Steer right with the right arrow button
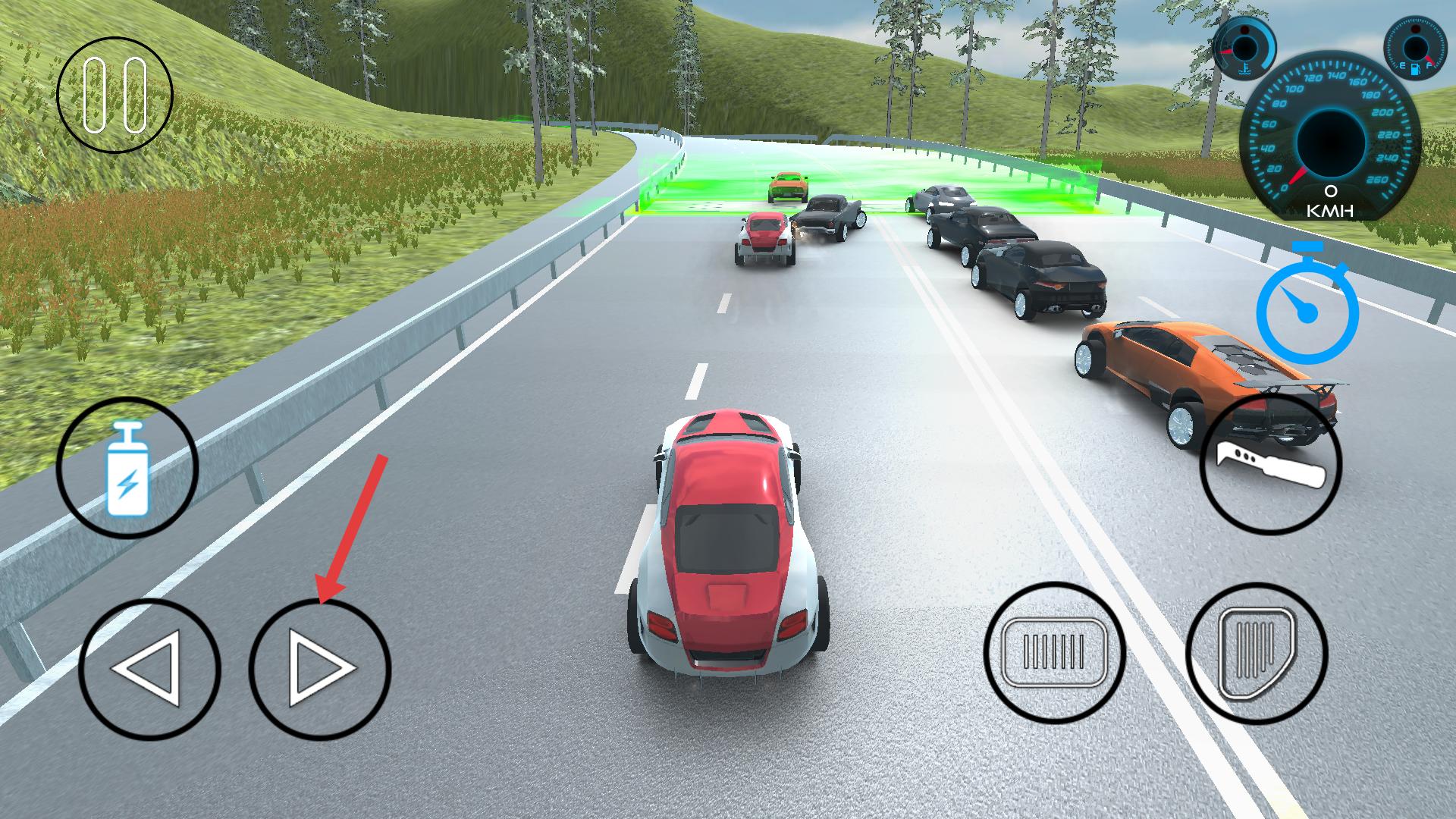Image resolution: width=1456 pixels, height=819 pixels. tap(320, 669)
